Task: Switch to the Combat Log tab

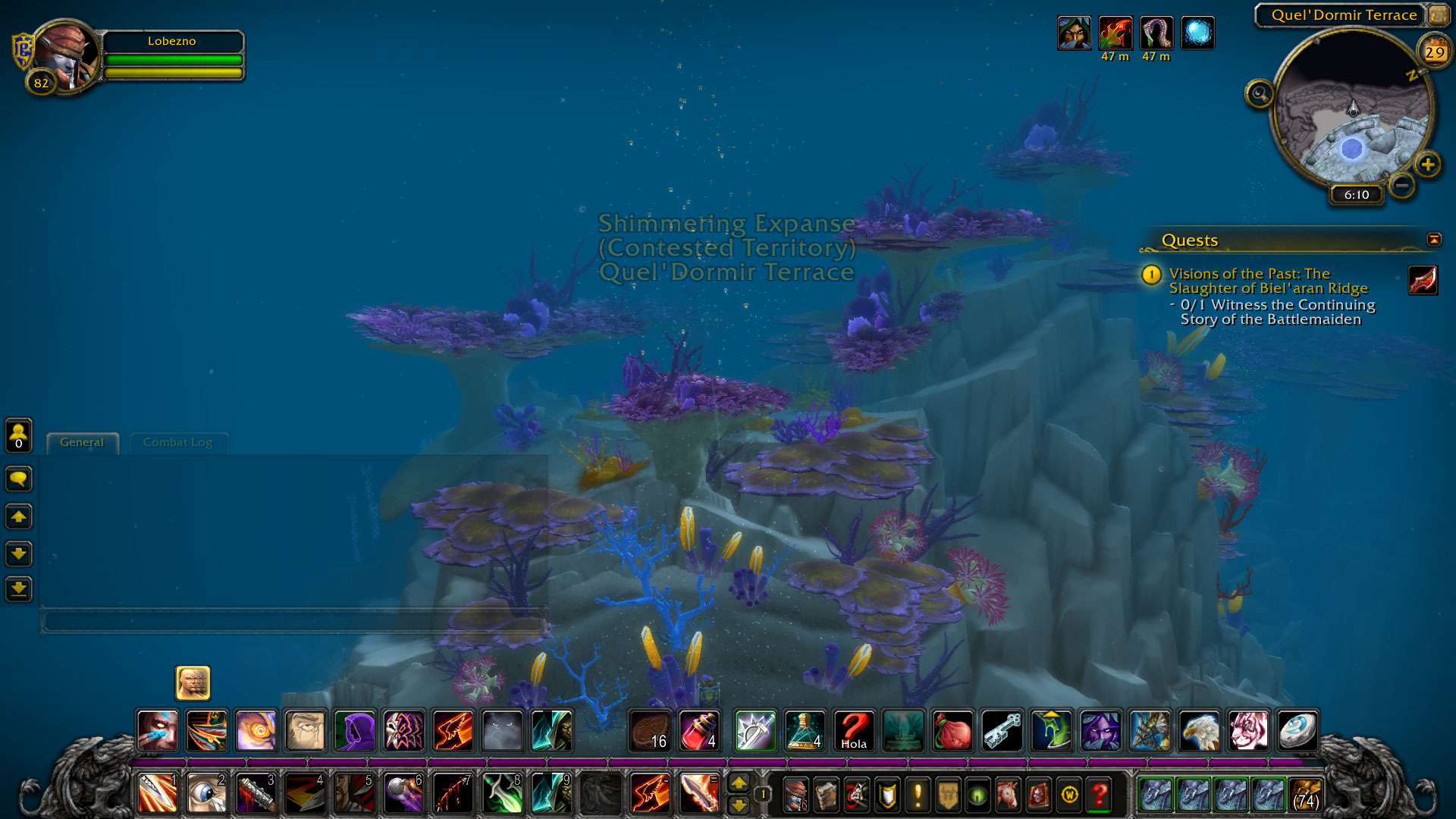Action: pyautogui.click(x=177, y=442)
